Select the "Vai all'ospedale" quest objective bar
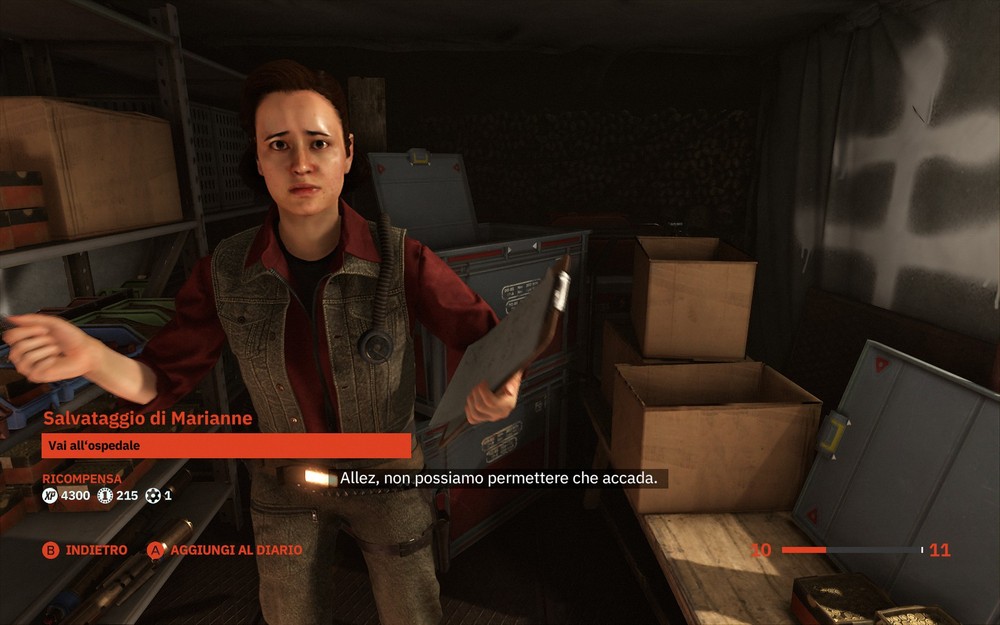The height and width of the screenshot is (625, 1000). [226, 445]
